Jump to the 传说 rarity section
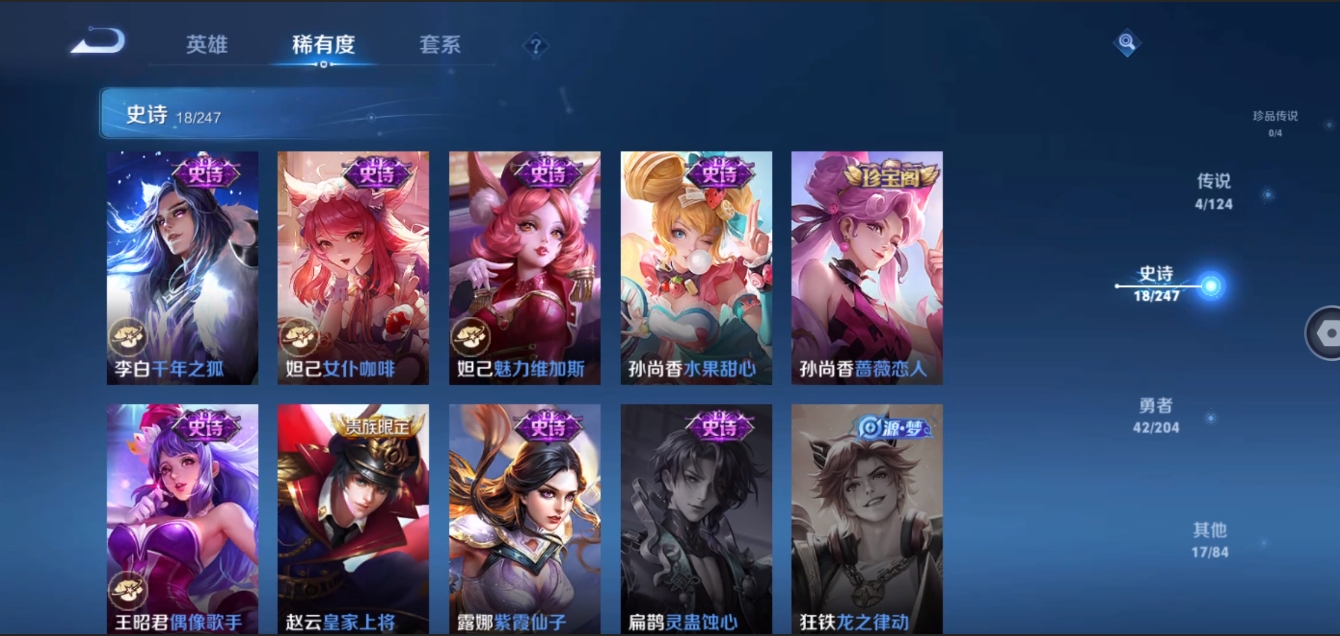Screen dimensions: 1340x636 point(1214,191)
